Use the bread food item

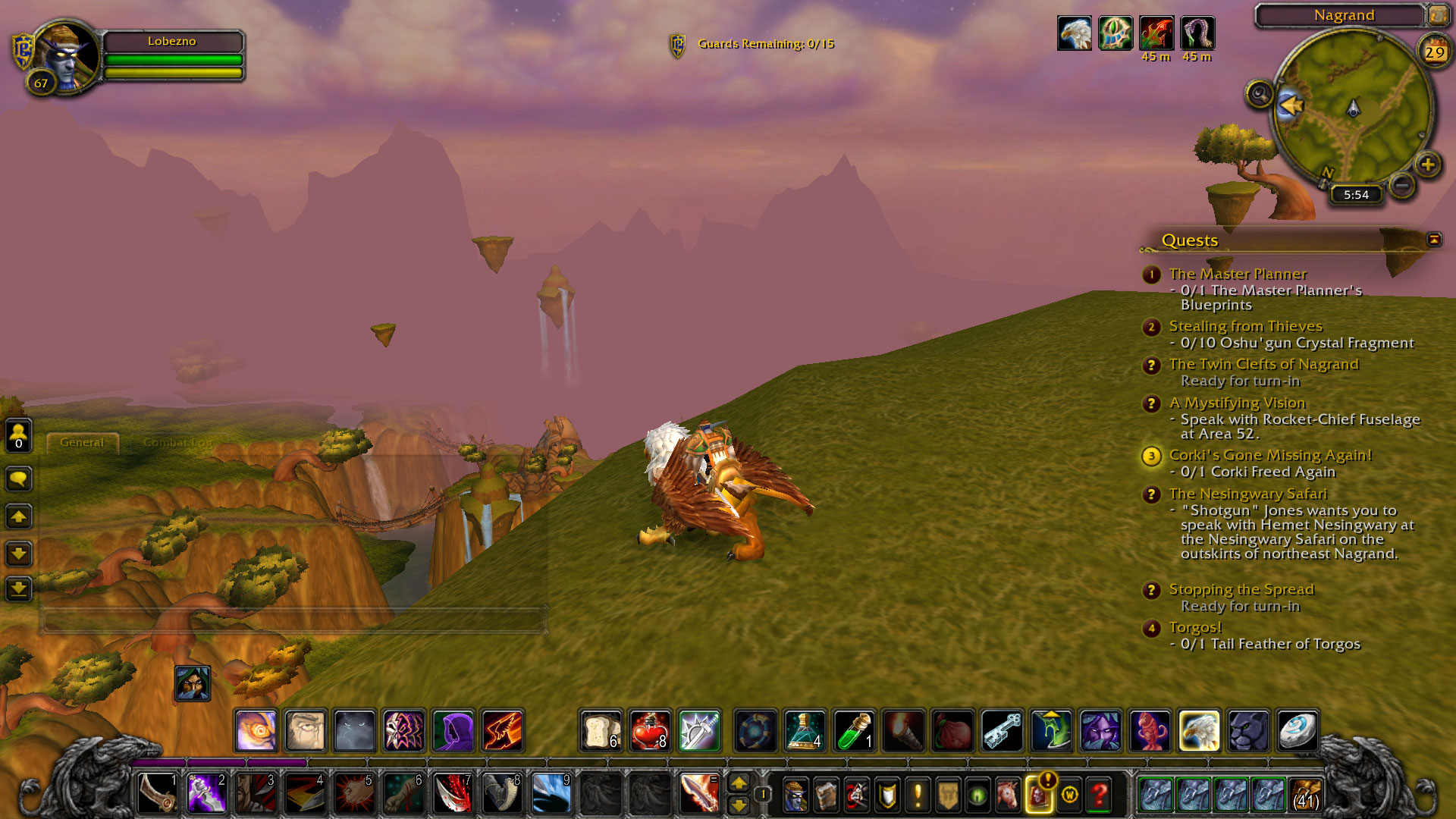(x=601, y=730)
